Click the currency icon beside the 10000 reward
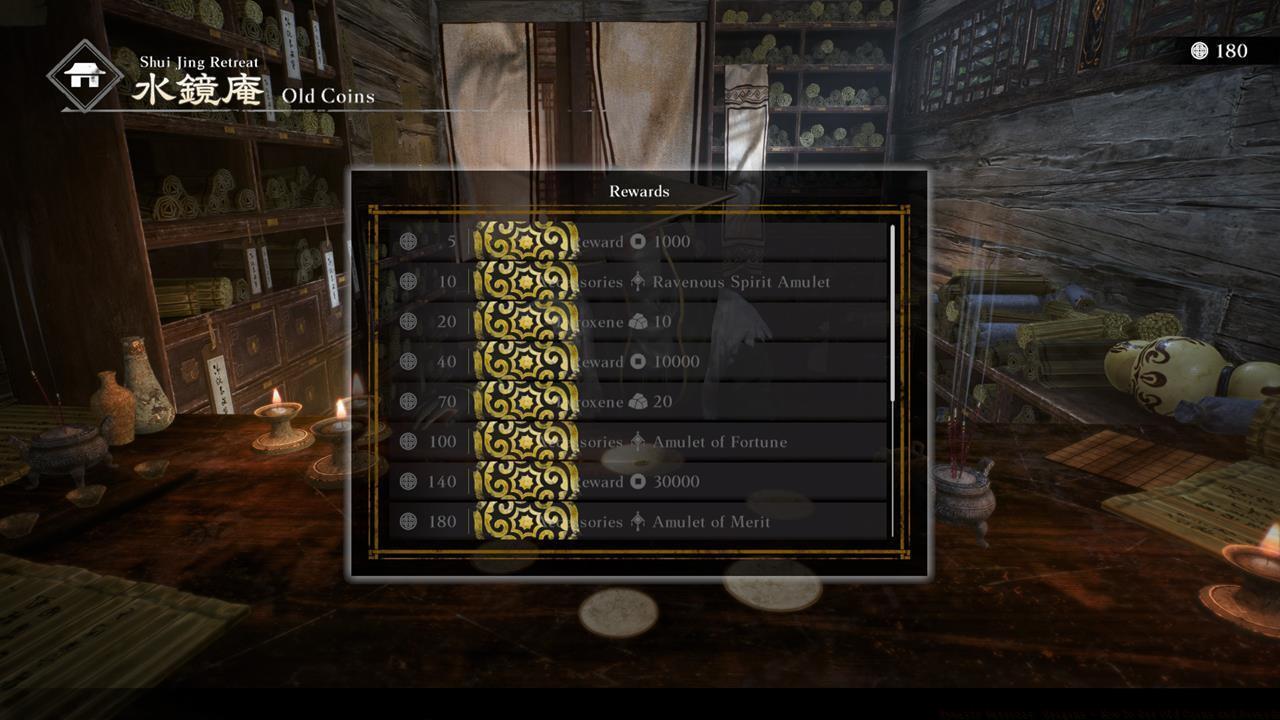Image resolution: width=1280 pixels, height=720 pixels. (637, 361)
